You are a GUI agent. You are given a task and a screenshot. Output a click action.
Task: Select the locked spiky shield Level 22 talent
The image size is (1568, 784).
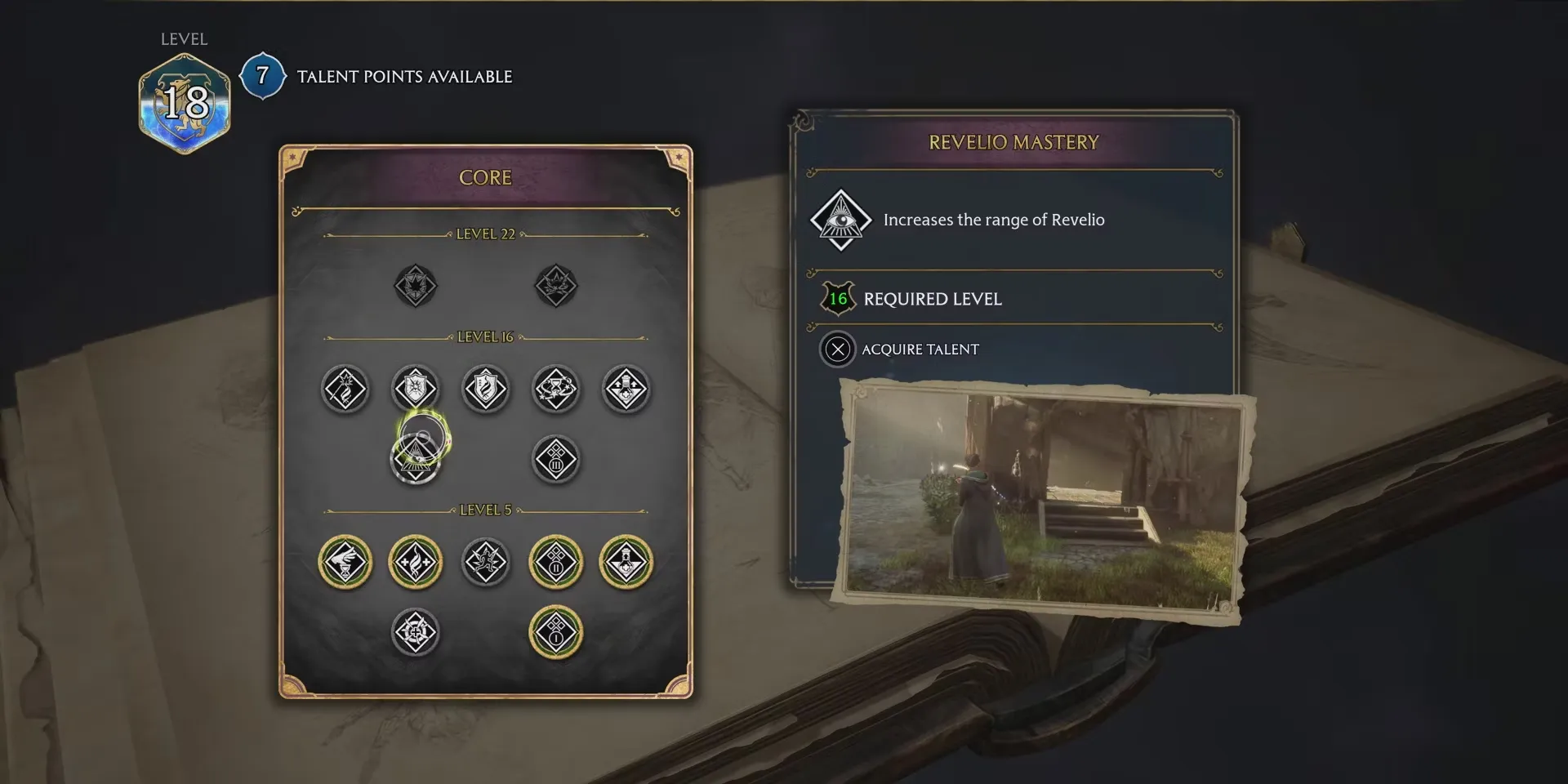pos(416,286)
